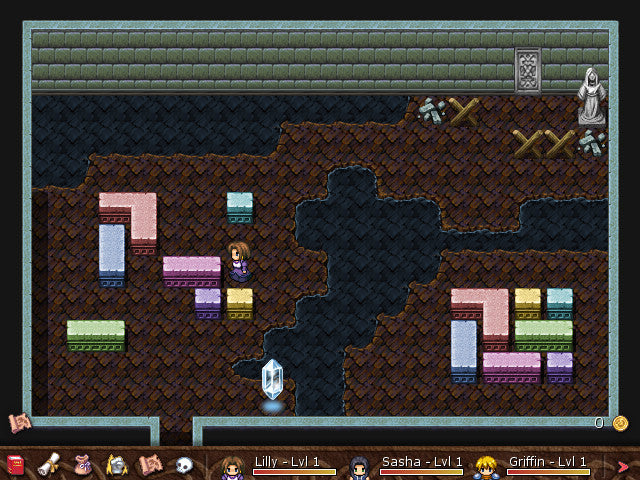The height and width of the screenshot is (480, 640).
Task: Select Lilly's party portrait
Action: (x=233, y=466)
